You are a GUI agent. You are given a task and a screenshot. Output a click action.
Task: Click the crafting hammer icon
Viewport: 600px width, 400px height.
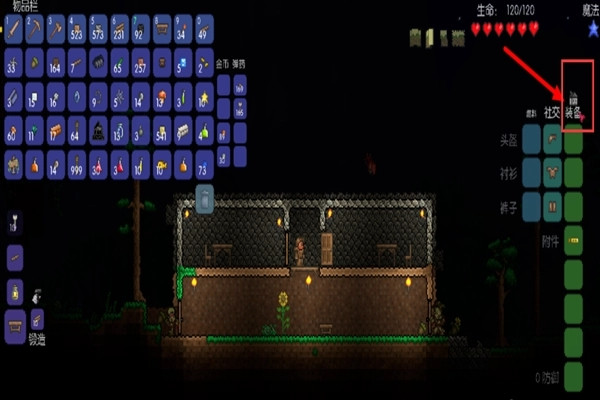point(38,319)
